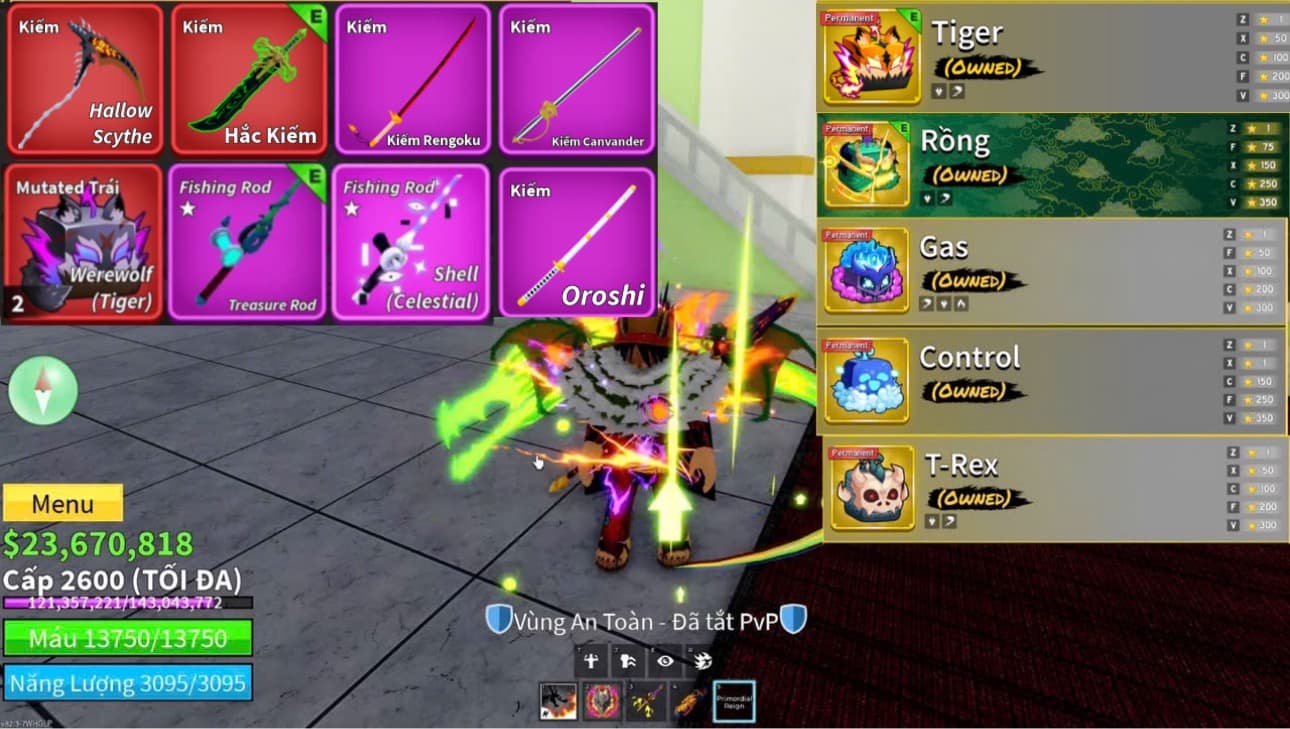Activate the claw transformation skill
The width and height of the screenshot is (1290, 729).
[x=703, y=660]
